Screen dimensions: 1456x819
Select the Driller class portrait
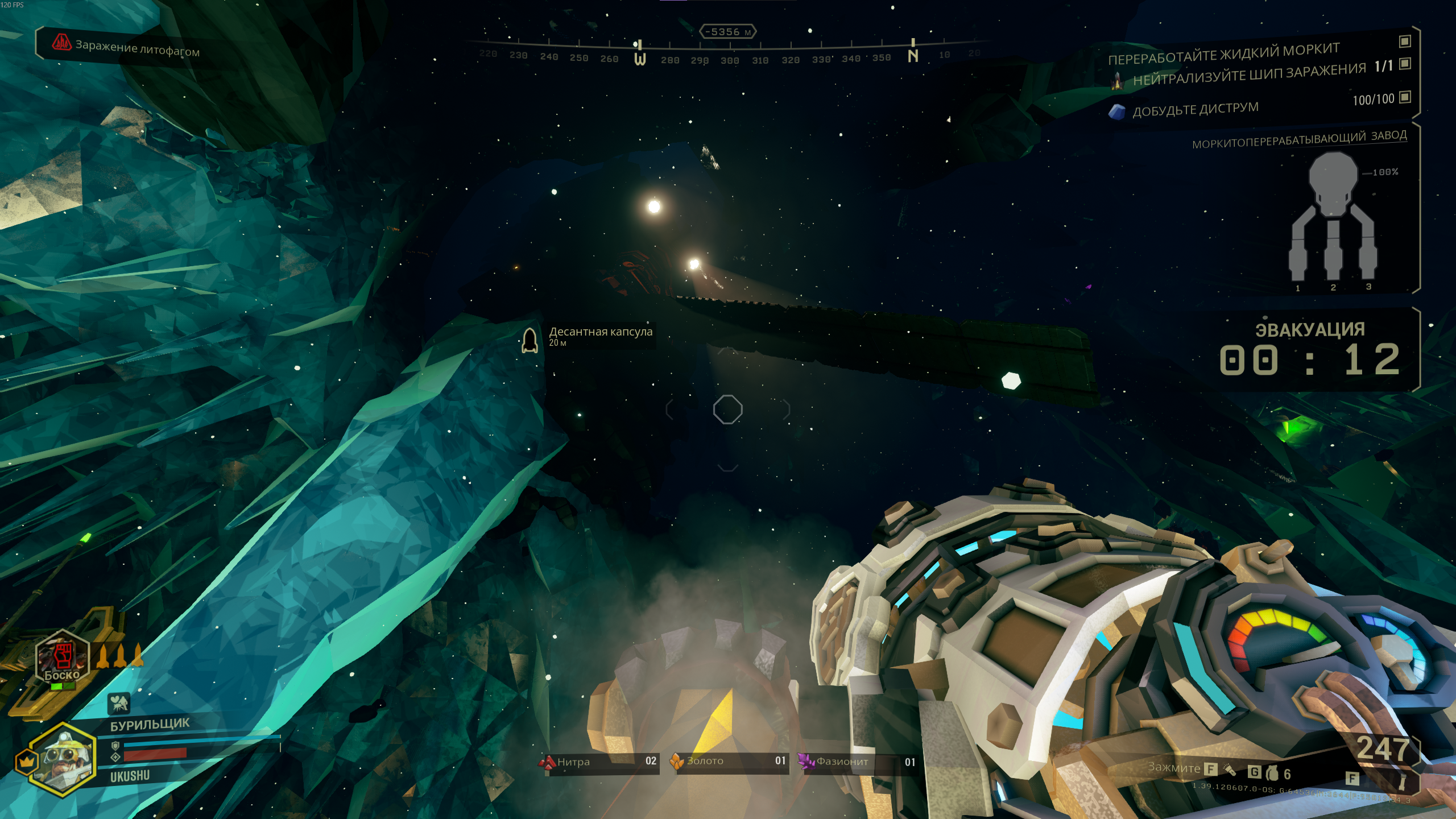click(63, 759)
